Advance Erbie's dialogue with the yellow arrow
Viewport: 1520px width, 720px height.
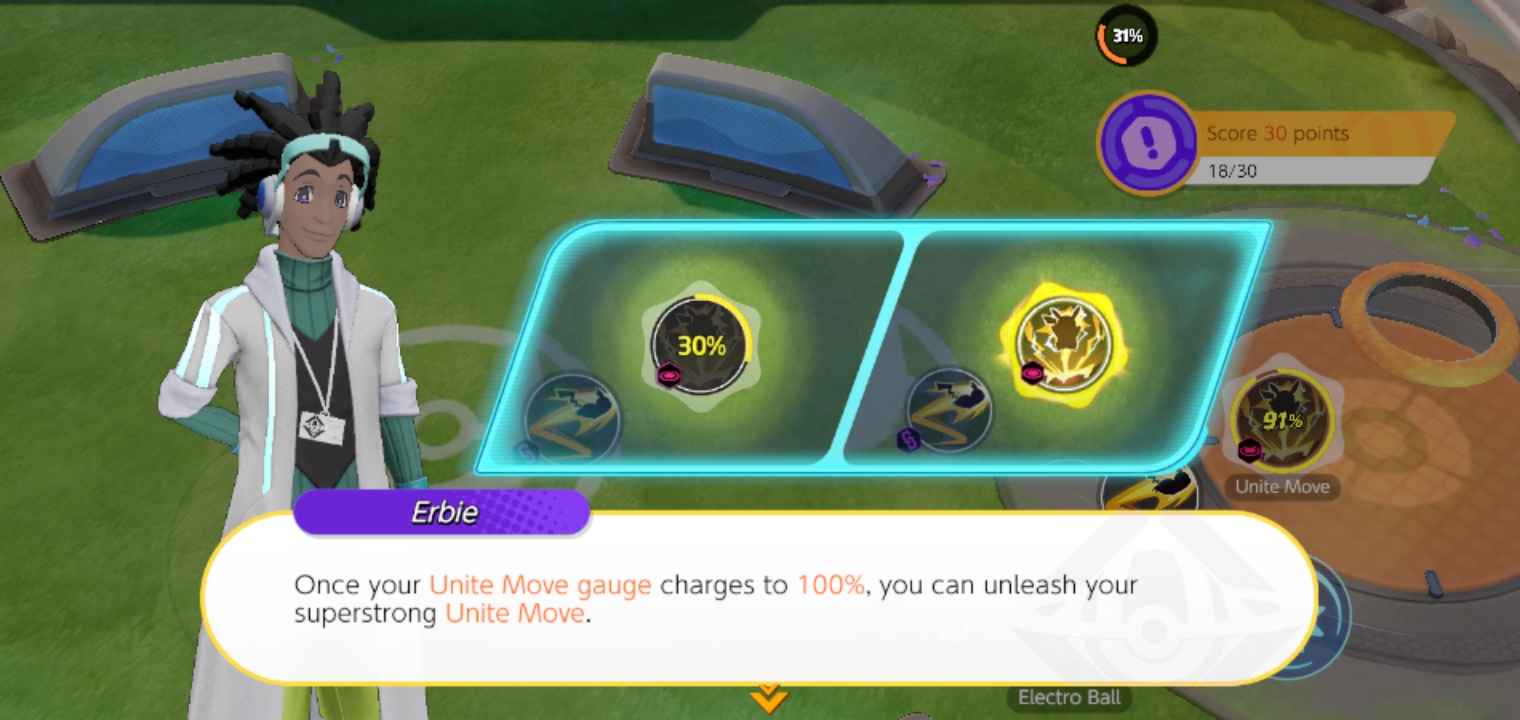click(x=767, y=698)
